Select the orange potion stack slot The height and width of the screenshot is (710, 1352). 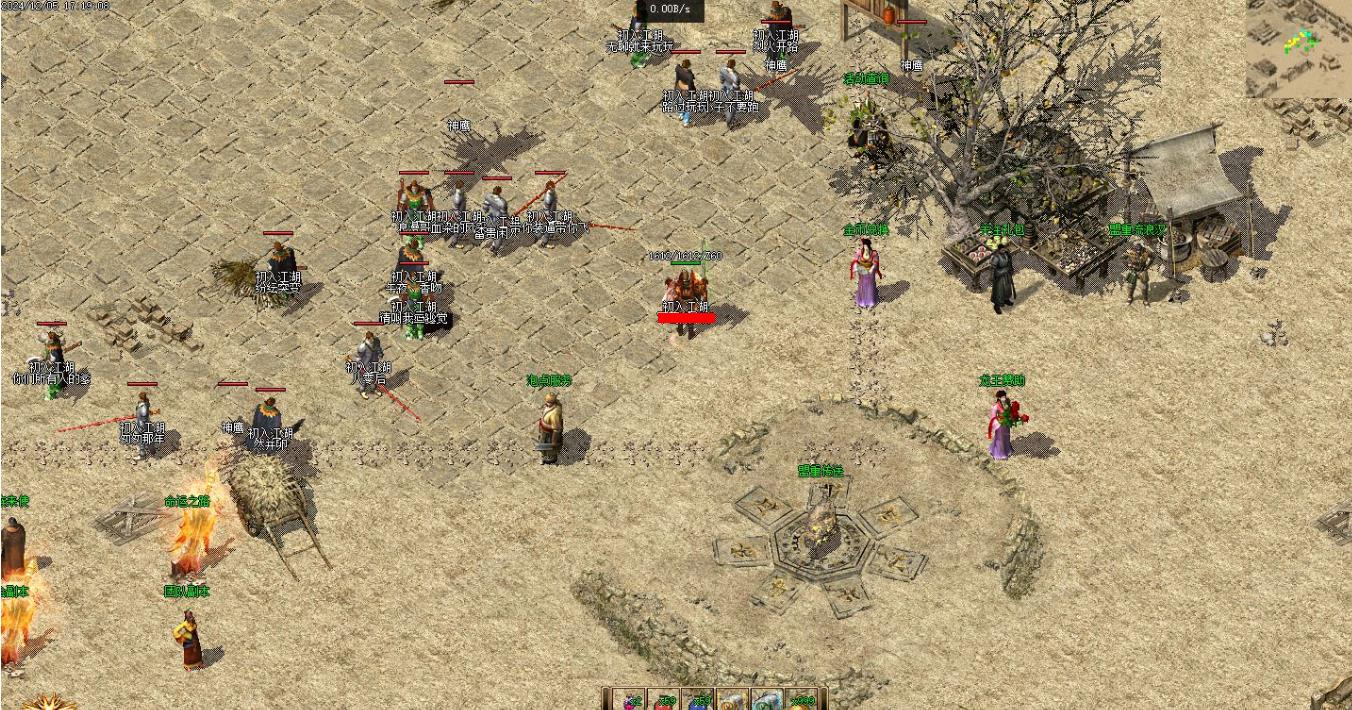802,702
